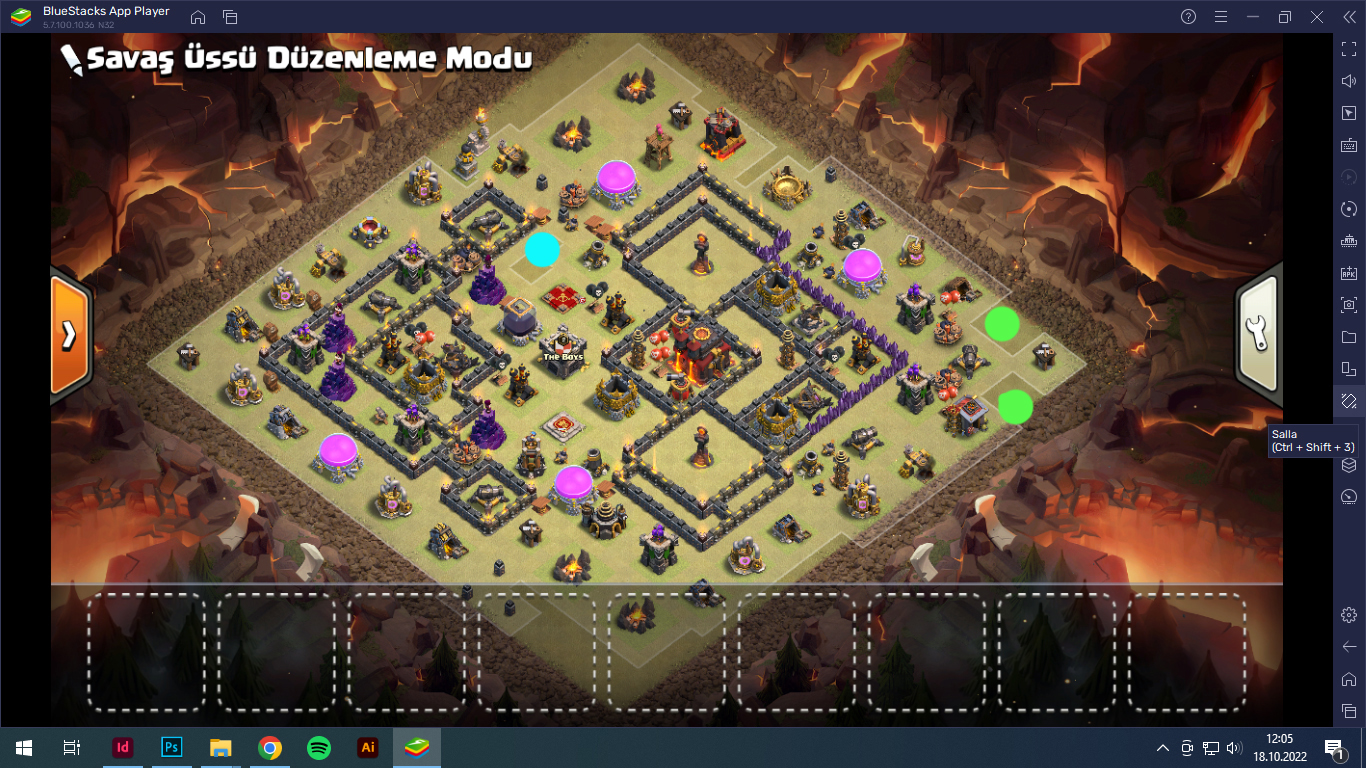The width and height of the screenshot is (1366, 768).
Task: Open the wrench tools panel
Action: [1258, 334]
